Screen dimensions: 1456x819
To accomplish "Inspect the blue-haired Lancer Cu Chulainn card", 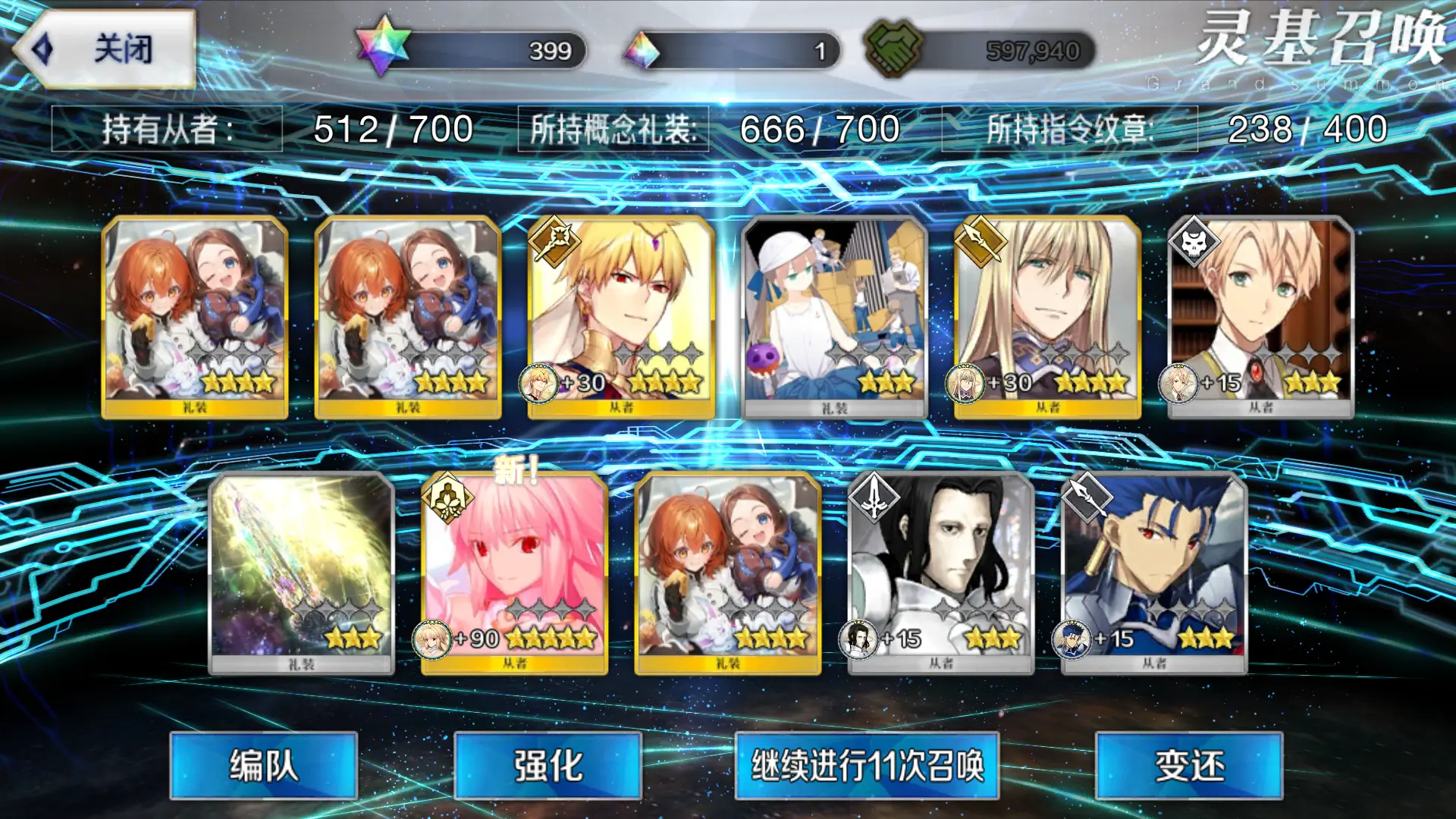I will (1153, 573).
